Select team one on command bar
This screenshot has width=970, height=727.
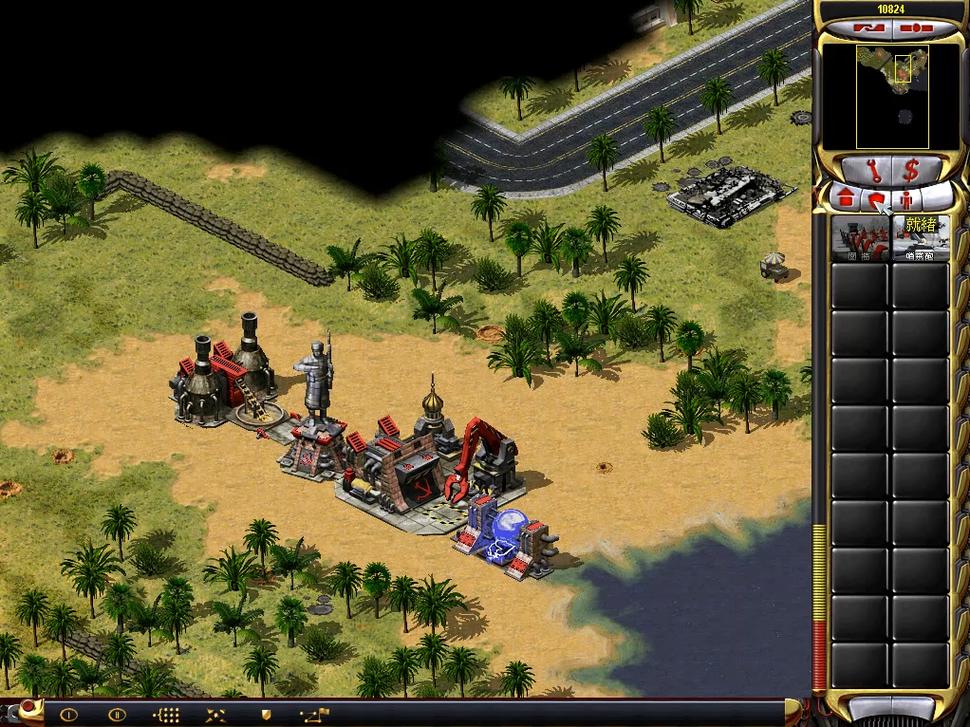point(68,714)
